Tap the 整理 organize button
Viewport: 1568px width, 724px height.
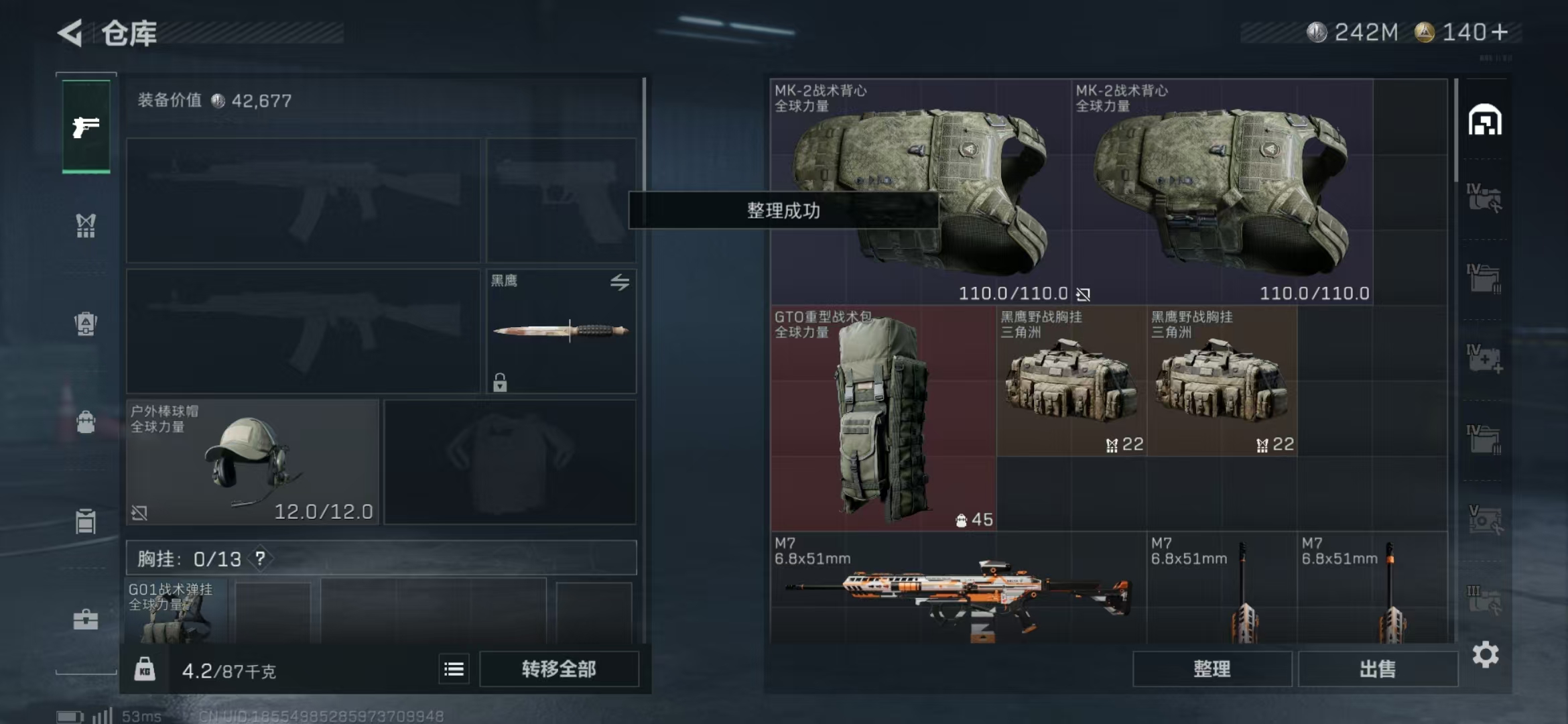(1212, 669)
